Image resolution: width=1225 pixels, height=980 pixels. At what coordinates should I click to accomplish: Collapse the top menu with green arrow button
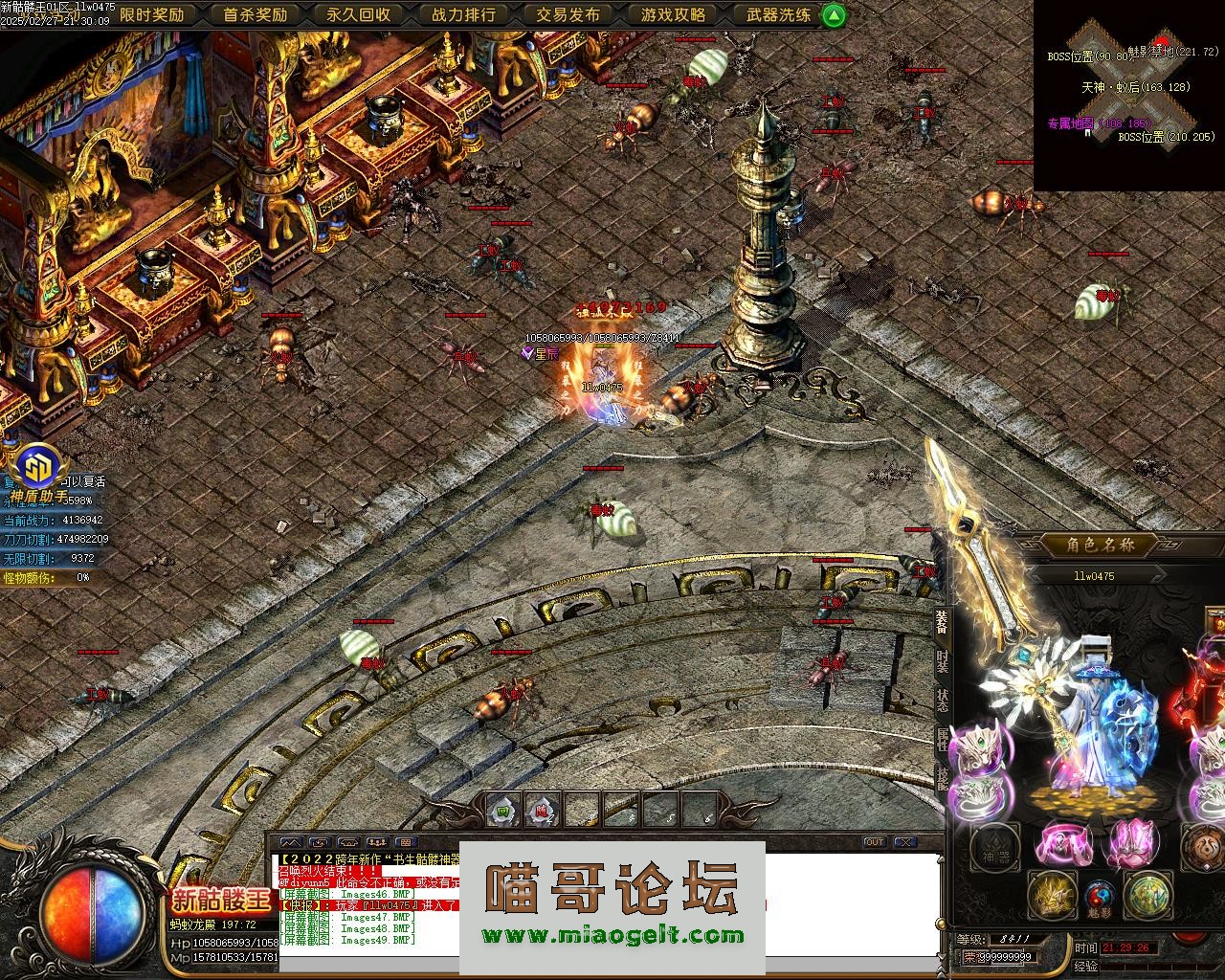[835, 14]
